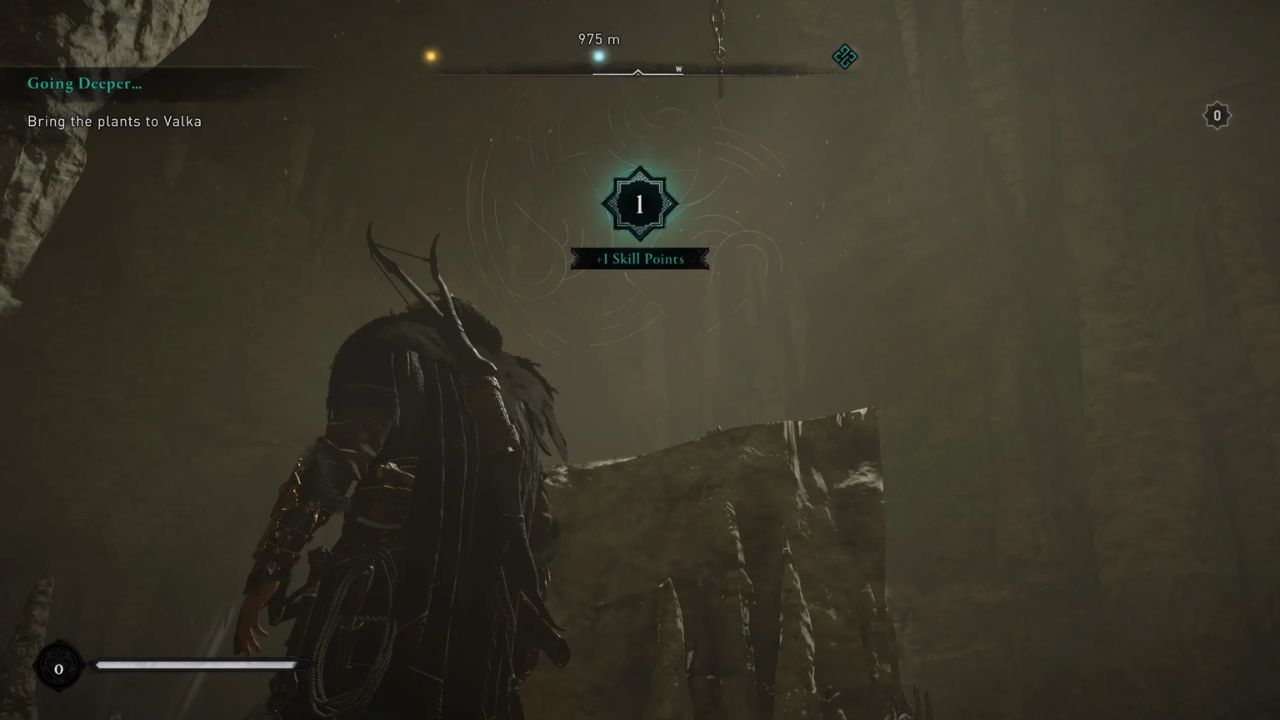Select the teal opal currency icon top right
The height and width of the screenshot is (720, 1280).
(x=843, y=58)
